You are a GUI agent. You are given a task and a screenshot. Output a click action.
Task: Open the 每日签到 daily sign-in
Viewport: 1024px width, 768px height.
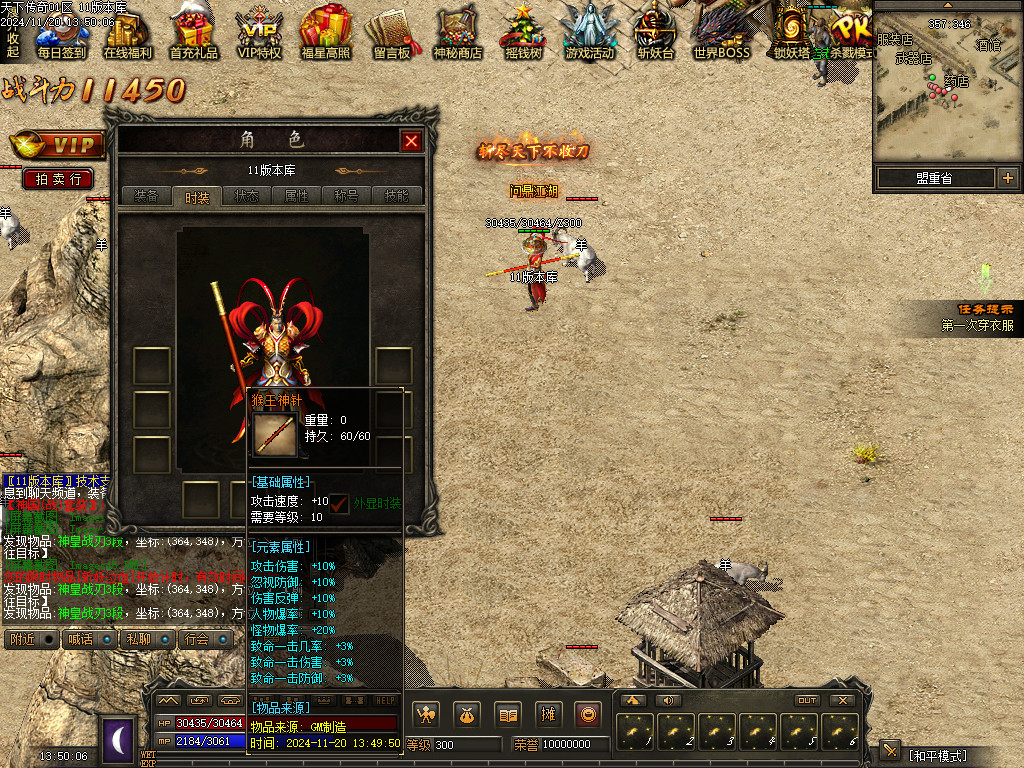click(x=62, y=32)
